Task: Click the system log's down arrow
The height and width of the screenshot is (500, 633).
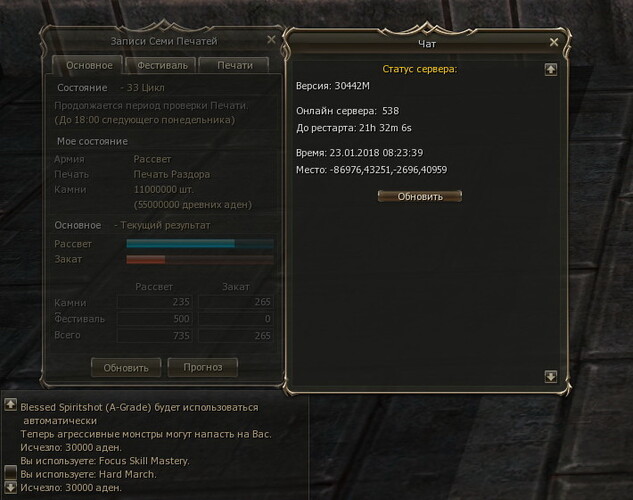Action: (10, 487)
